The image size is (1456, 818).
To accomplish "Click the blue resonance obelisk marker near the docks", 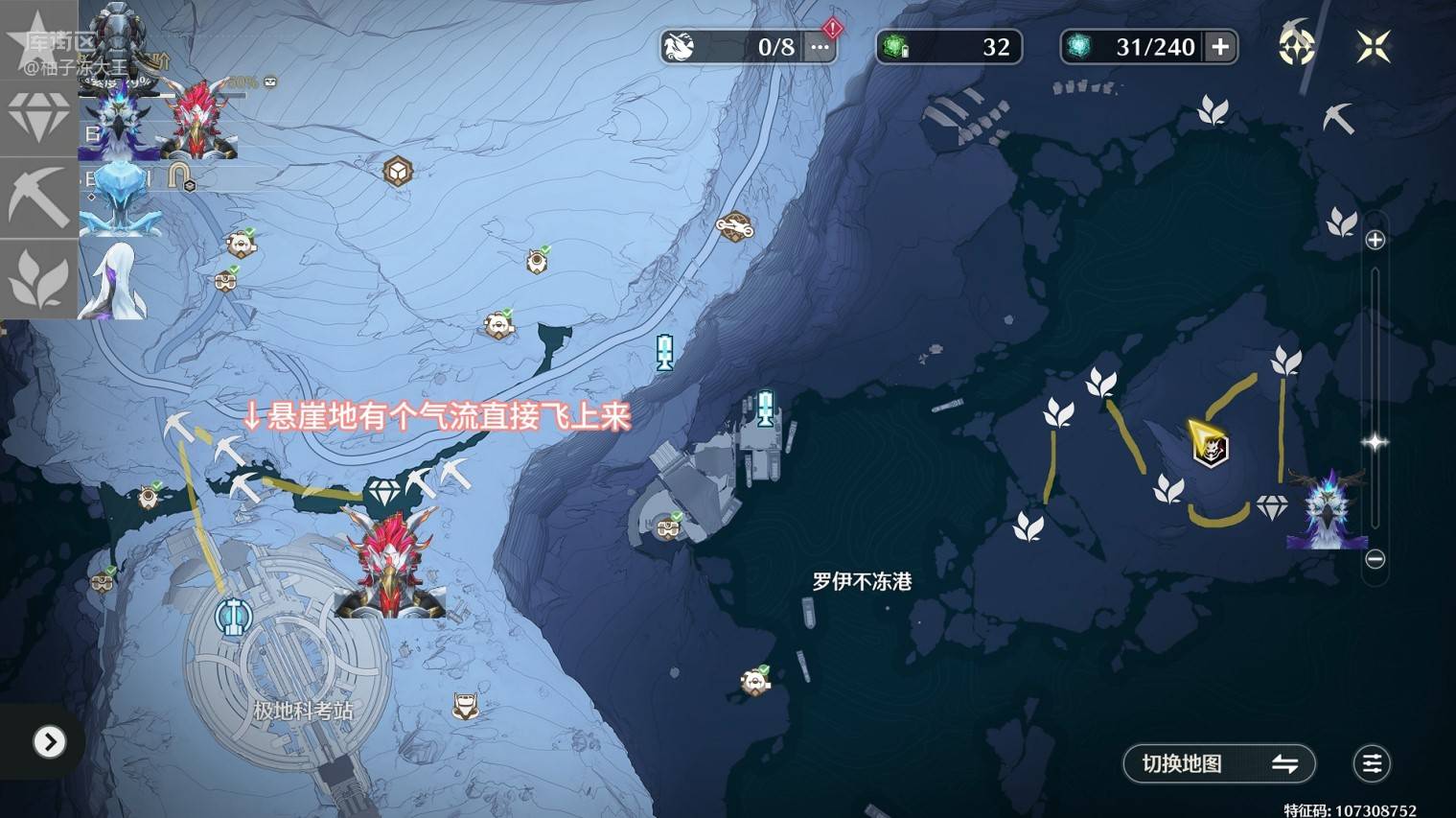I will (x=764, y=408).
